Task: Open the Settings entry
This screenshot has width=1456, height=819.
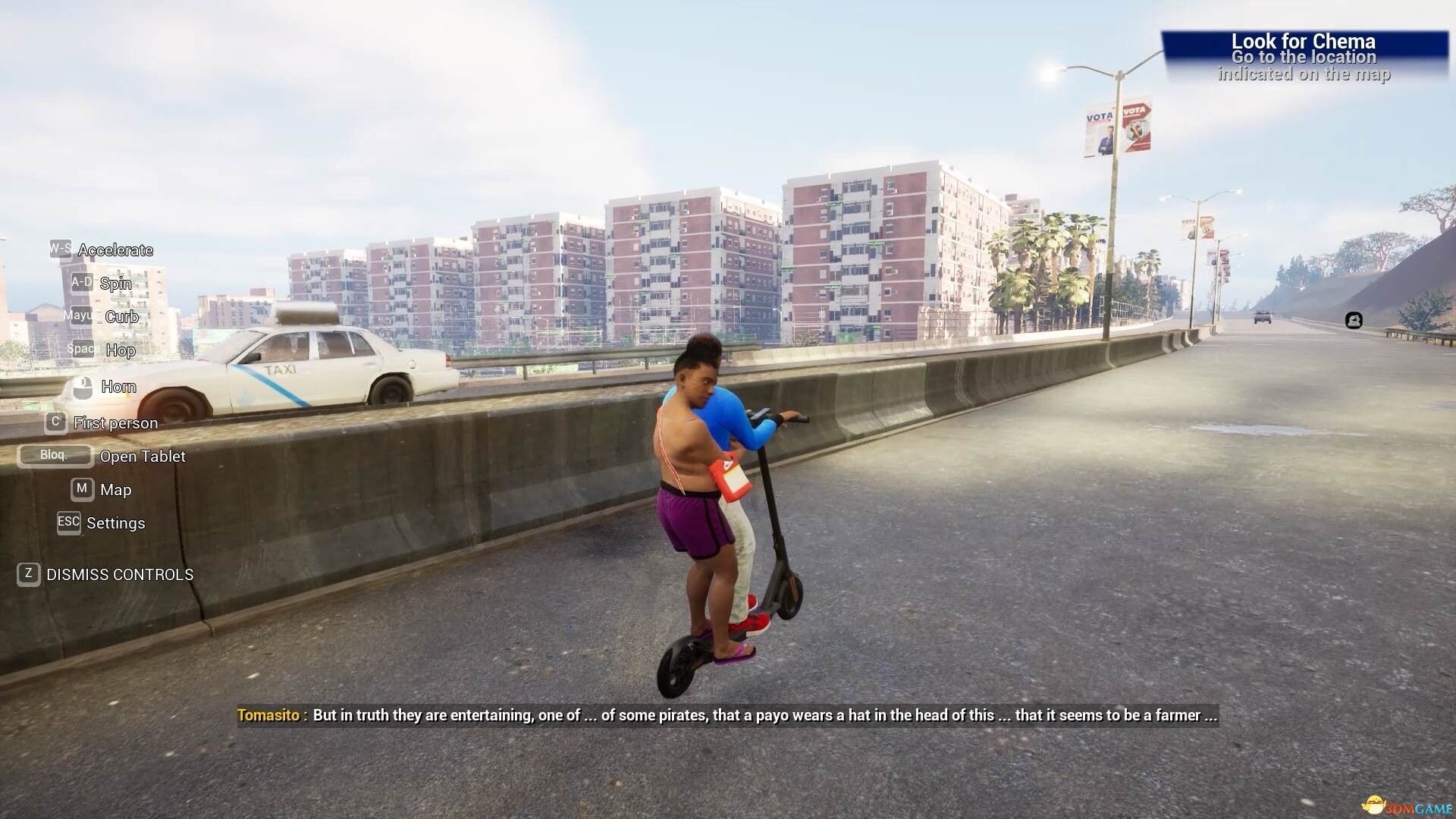Action: point(117,522)
